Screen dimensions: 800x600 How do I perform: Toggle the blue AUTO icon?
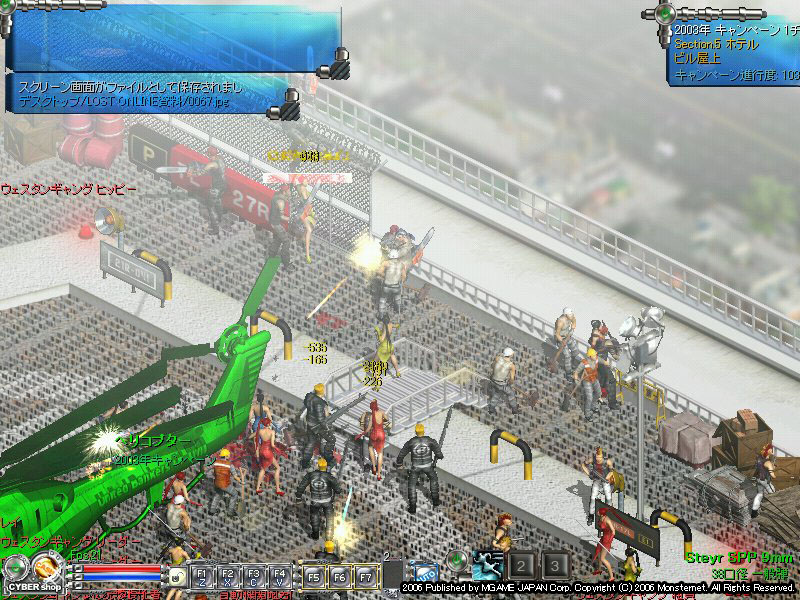[x=425, y=575]
